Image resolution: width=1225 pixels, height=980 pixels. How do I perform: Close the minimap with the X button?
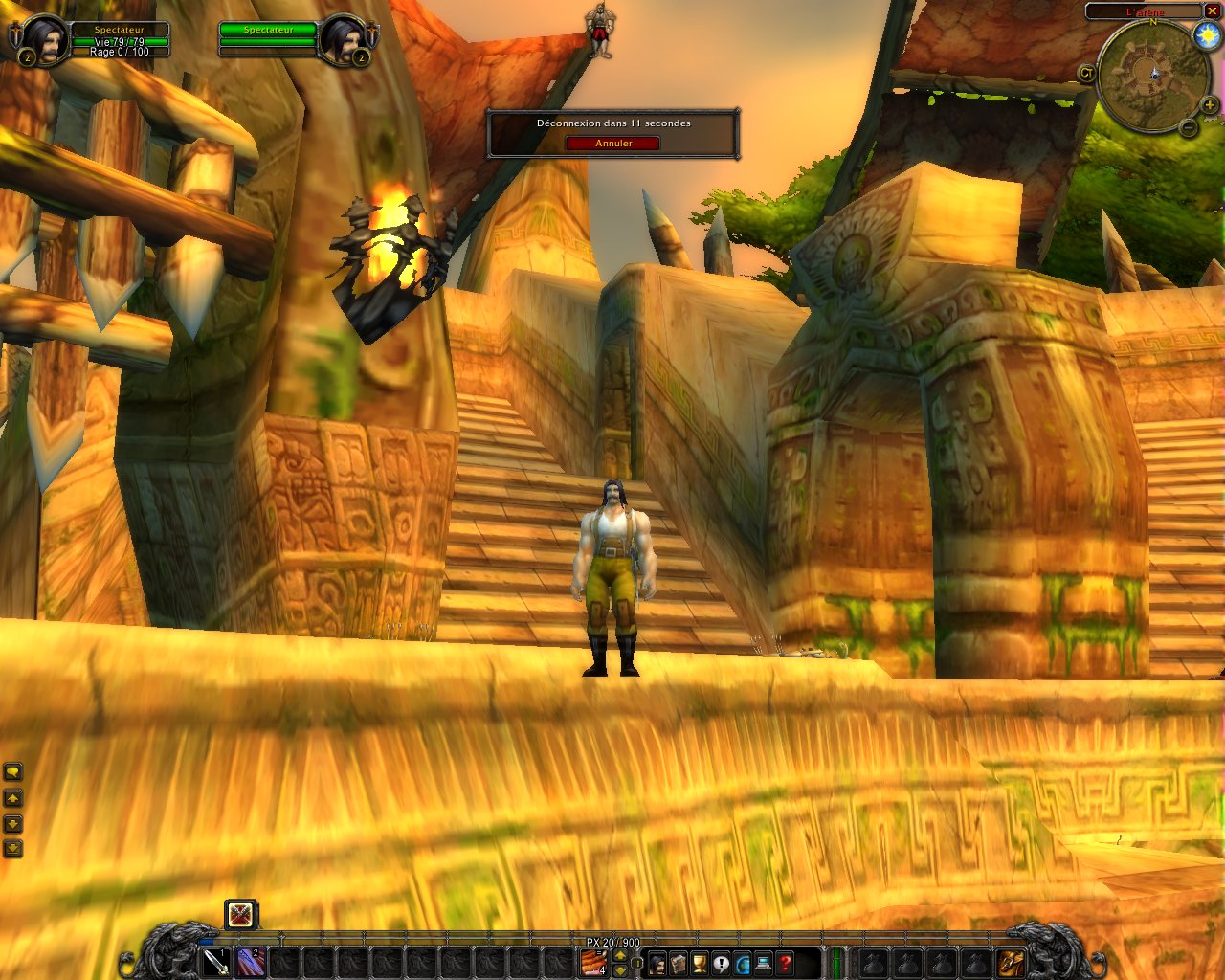tap(1212, 11)
